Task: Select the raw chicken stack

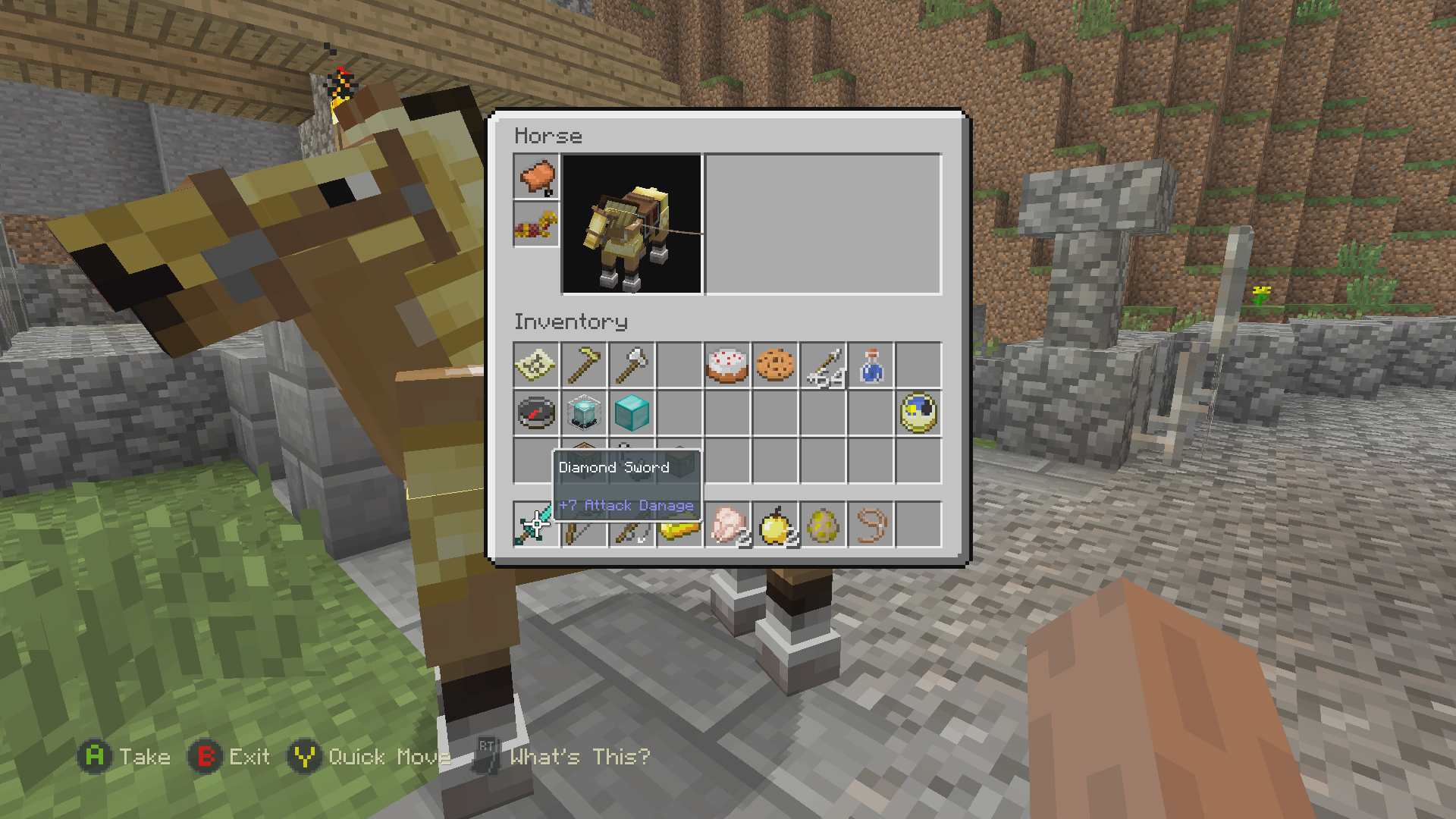Action: point(728,523)
